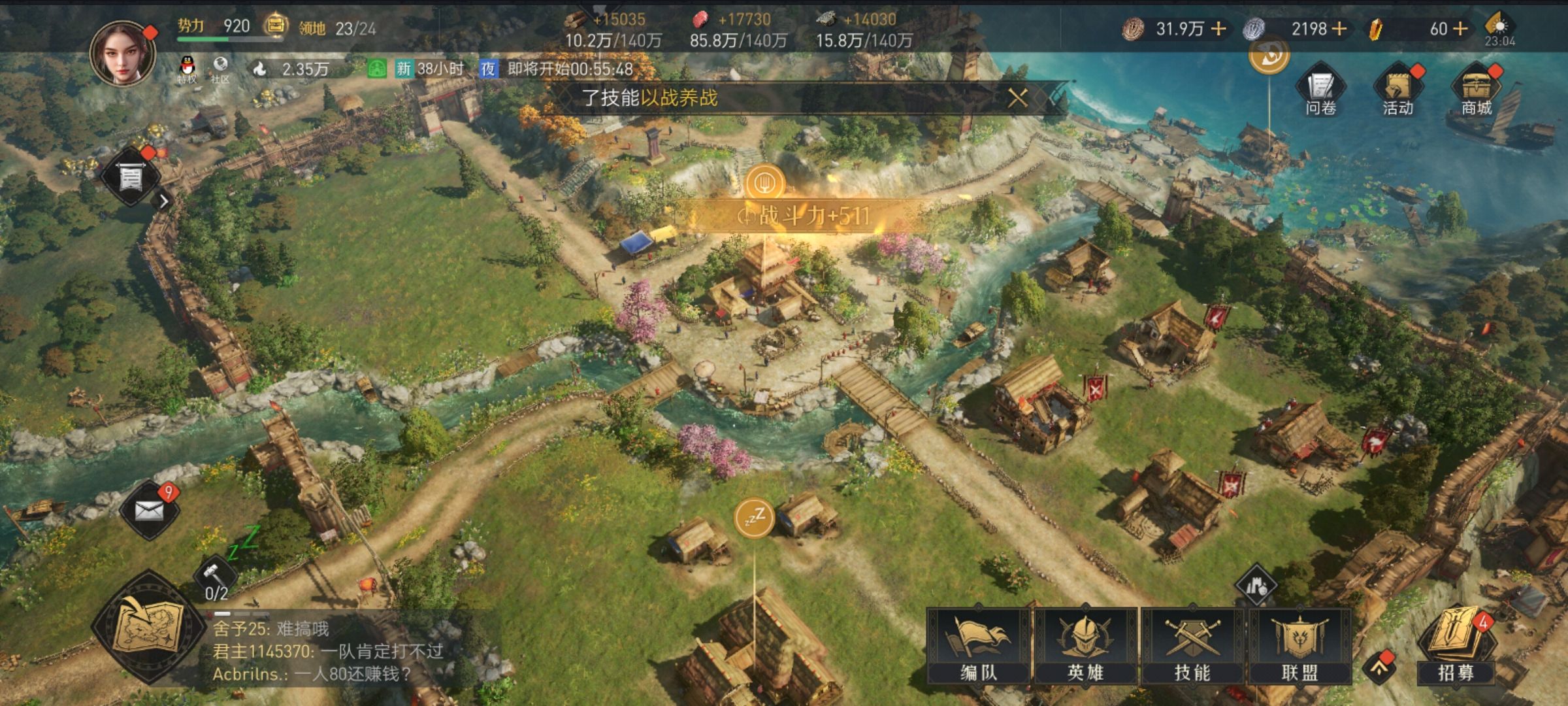Open the world map scroll button
Viewport: 1568px width, 706px height.
pyautogui.click(x=148, y=629)
